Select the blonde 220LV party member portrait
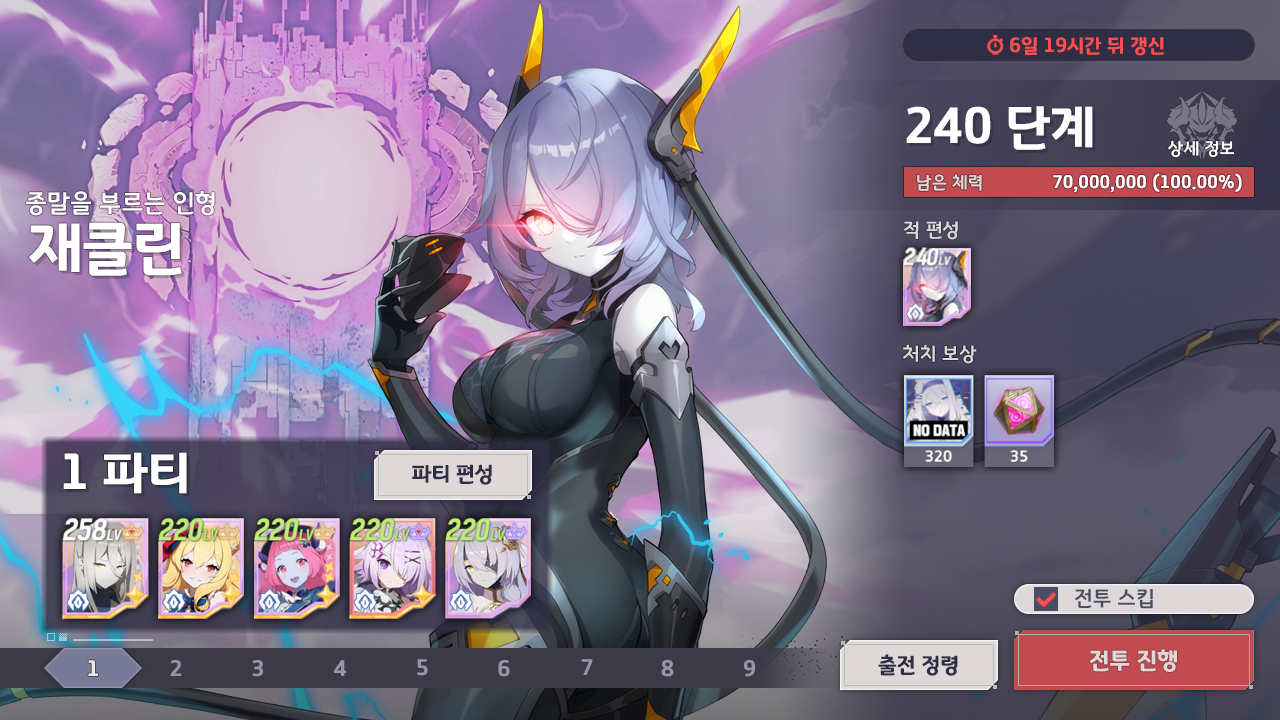Image resolution: width=1280 pixels, height=720 pixels. pos(199,568)
